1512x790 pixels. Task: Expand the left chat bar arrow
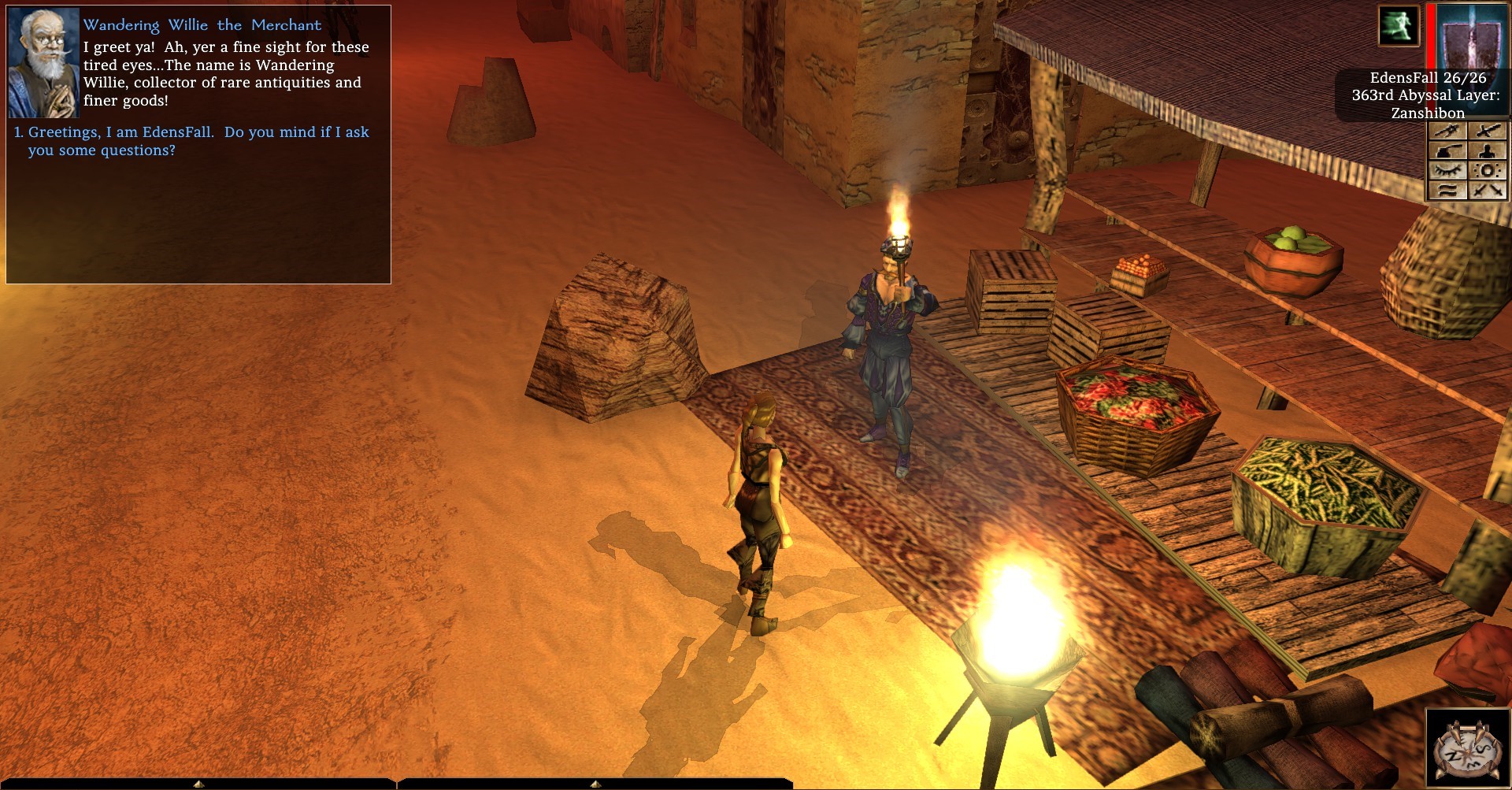(x=198, y=784)
